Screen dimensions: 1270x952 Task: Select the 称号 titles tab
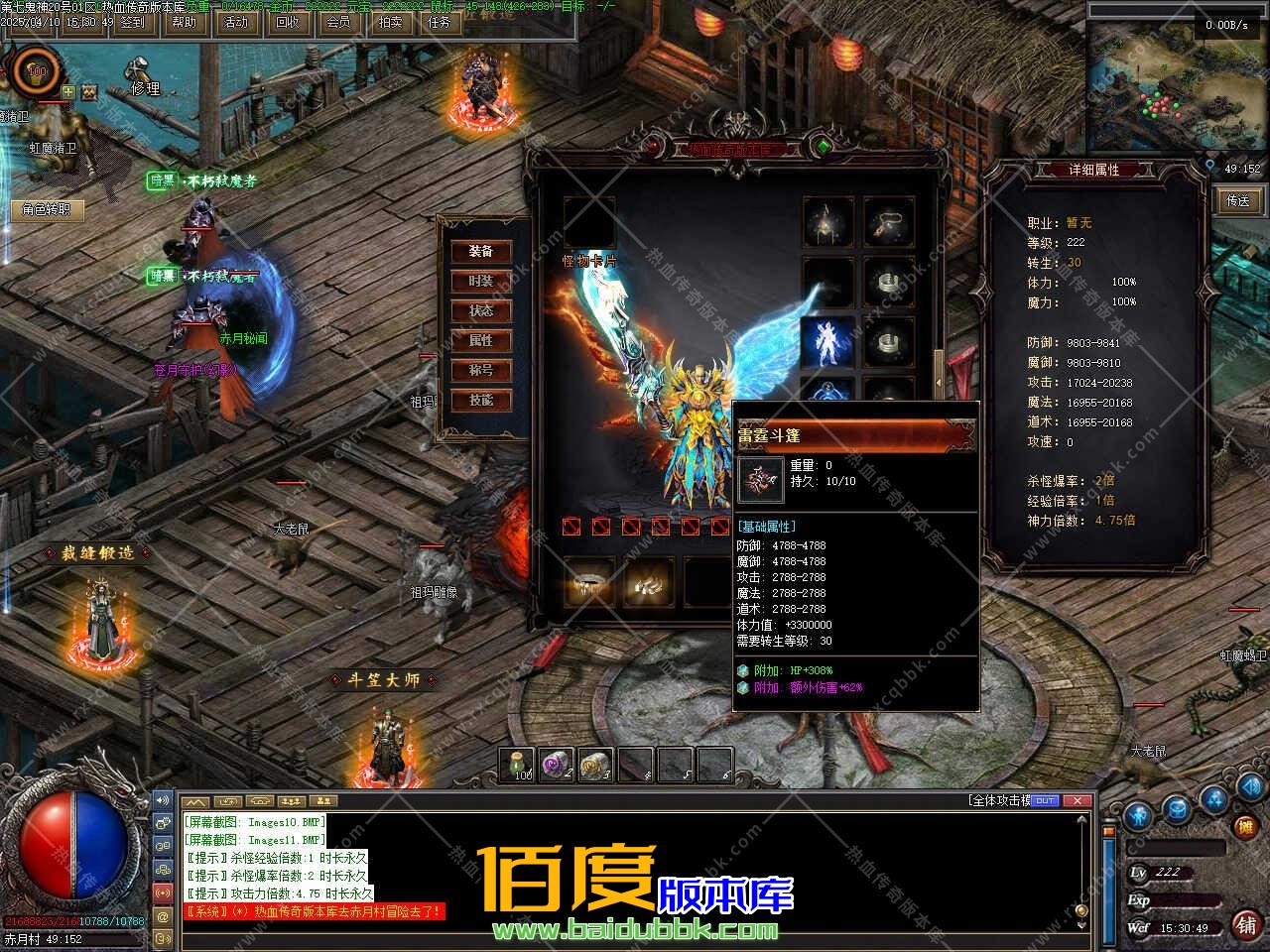tap(481, 371)
